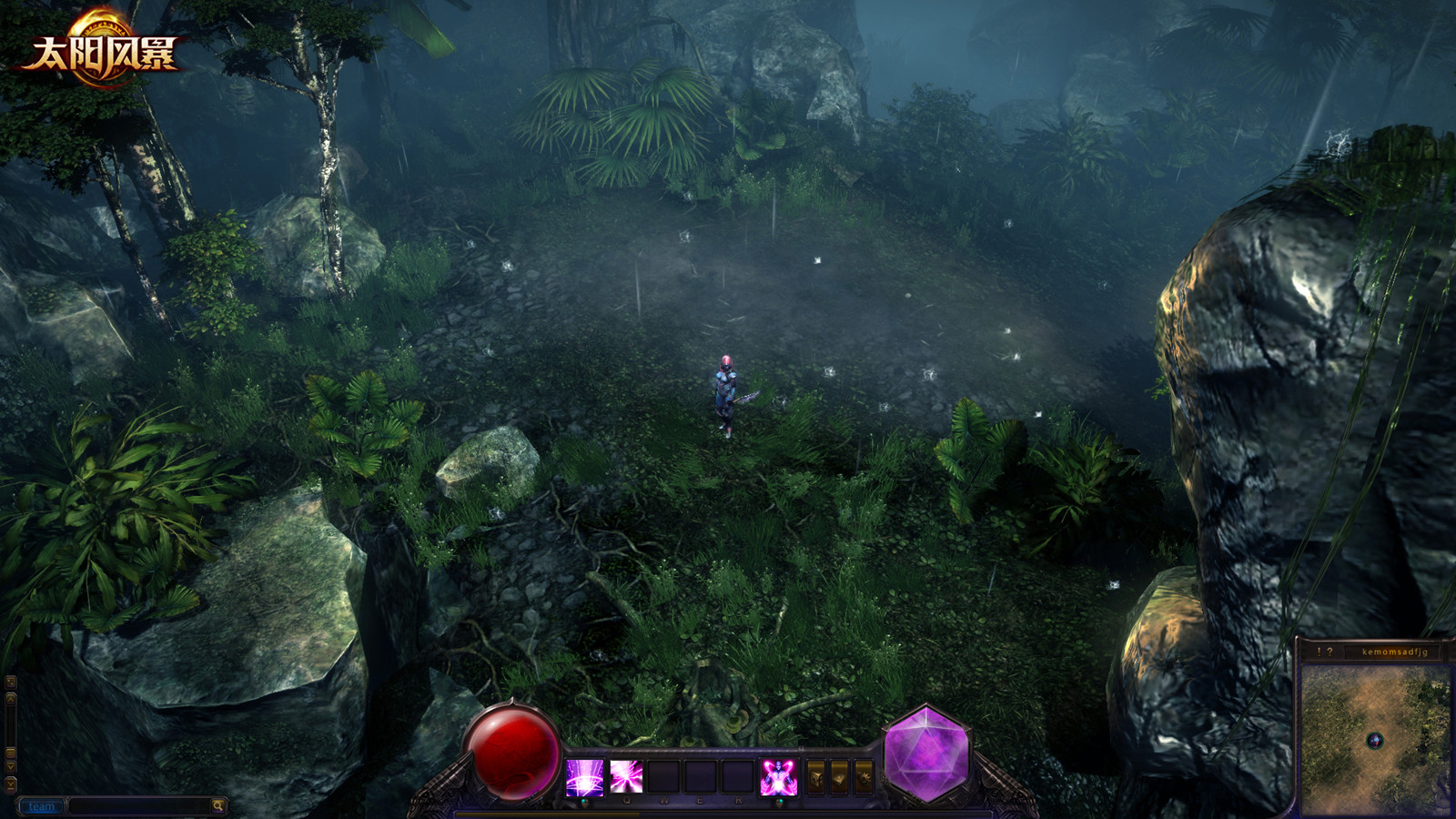Open the treasure chest inventory button
This screenshot has width=1456, height=819.
tap(816, 777)
